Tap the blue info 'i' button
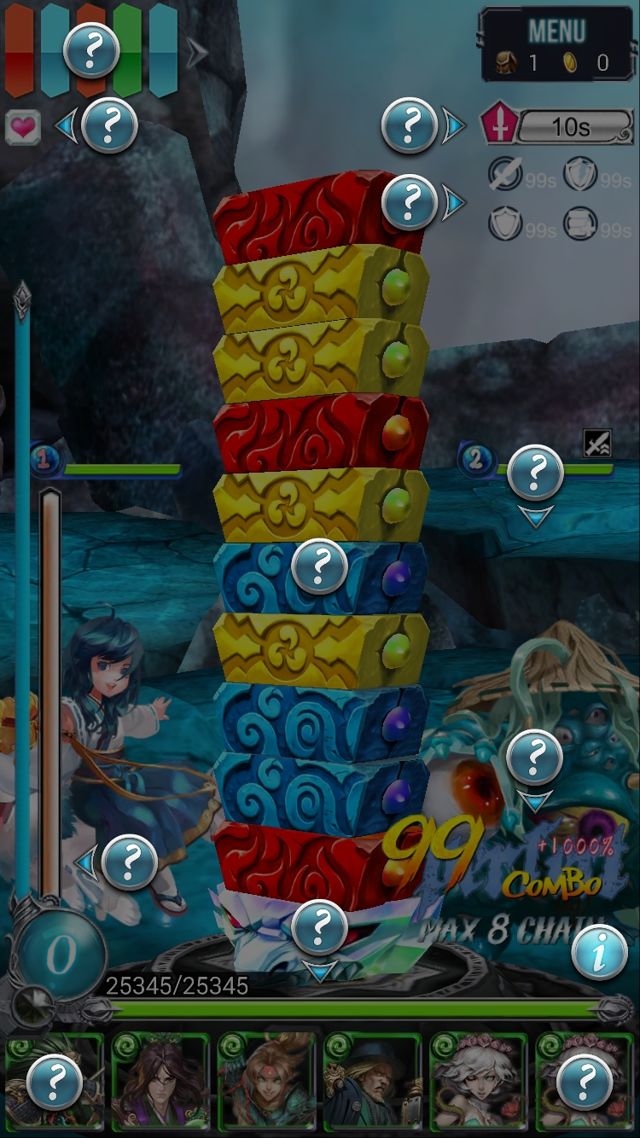This screenshot has width=640, height=1138. pyautogui.click(x=600, y=953)
